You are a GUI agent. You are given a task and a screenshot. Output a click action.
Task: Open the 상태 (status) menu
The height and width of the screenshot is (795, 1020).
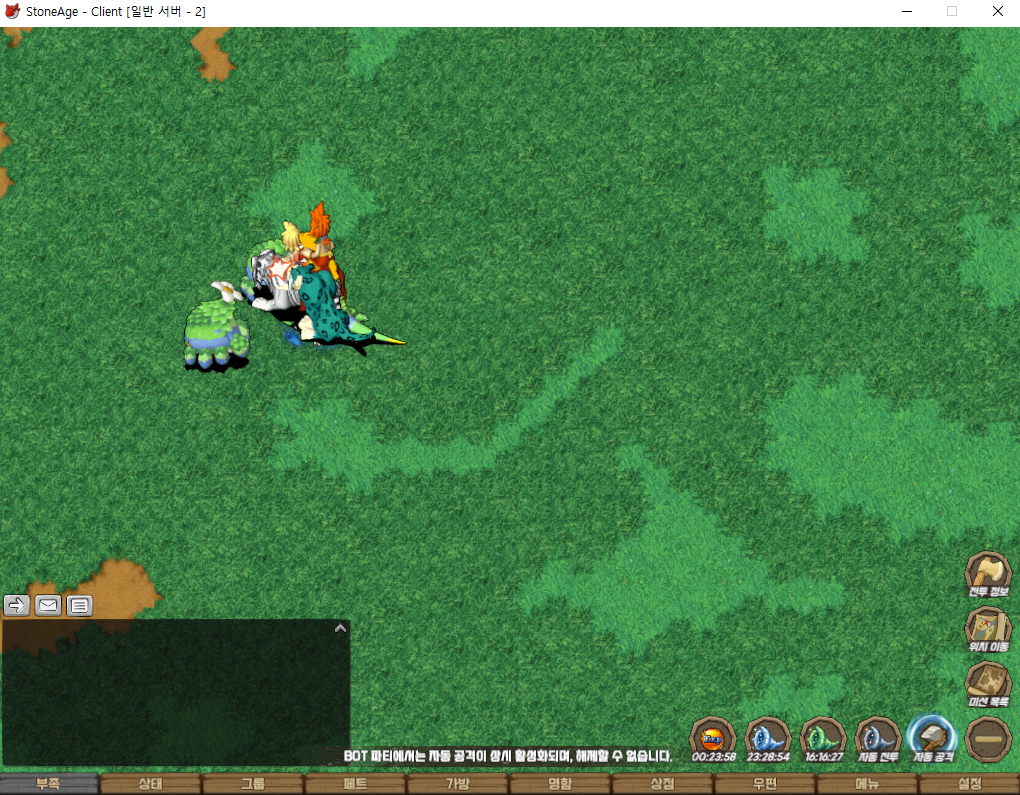151,784
